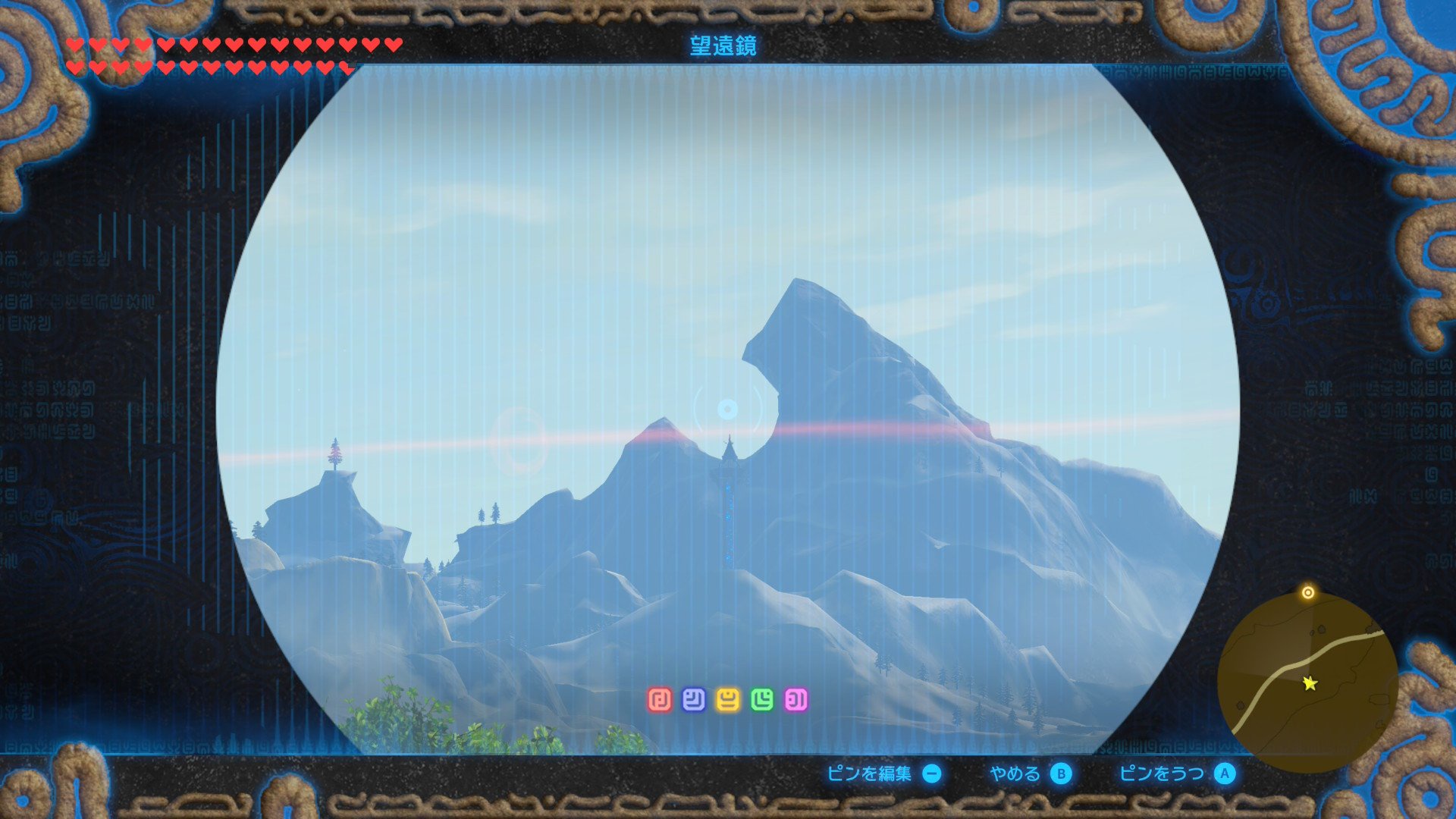Place a pin with ピンをうつ
This screenshot has height=819, width=1456.
[x=1177, y=773]
